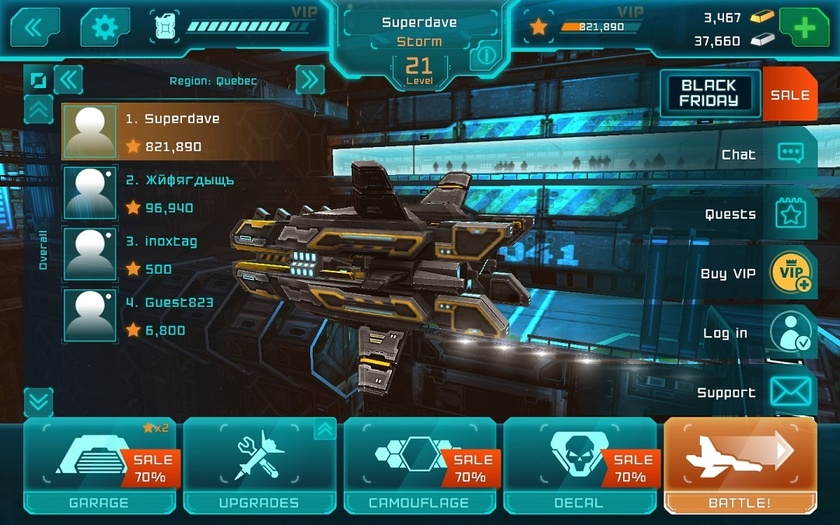Switch to the next leaderboard region

click(310, 80)
